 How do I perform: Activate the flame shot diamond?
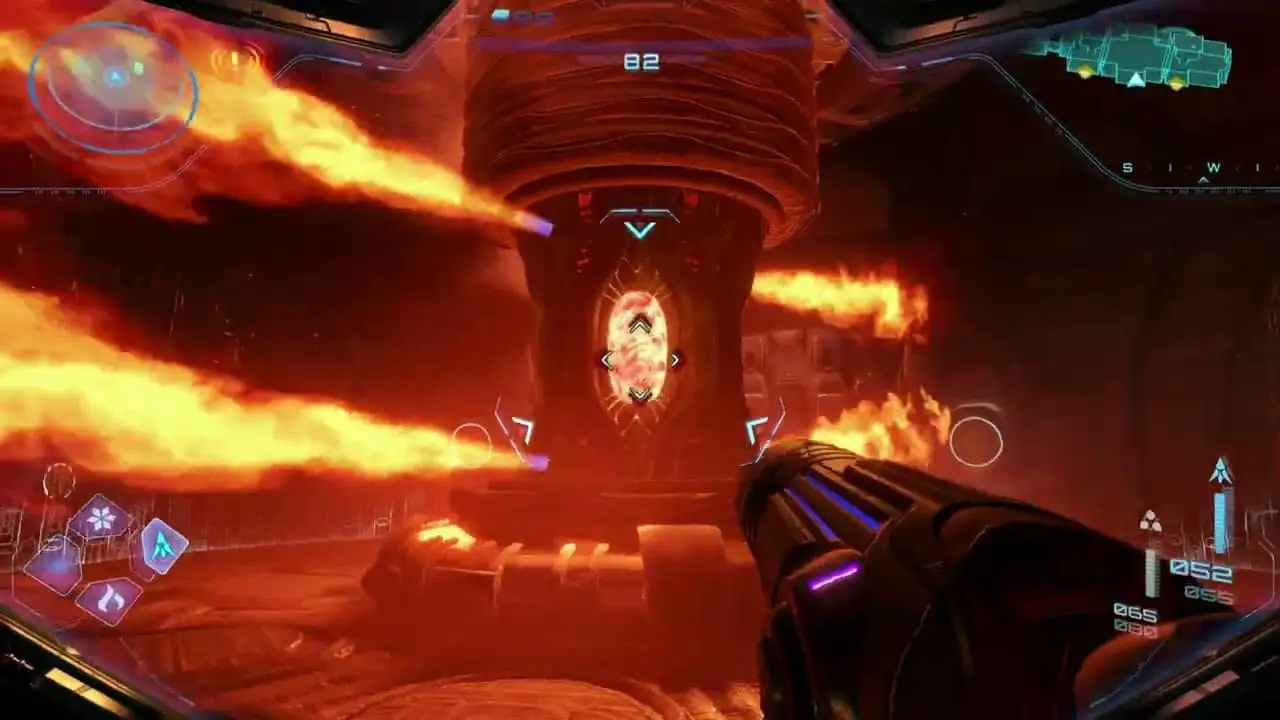click(x=107, y=599)
